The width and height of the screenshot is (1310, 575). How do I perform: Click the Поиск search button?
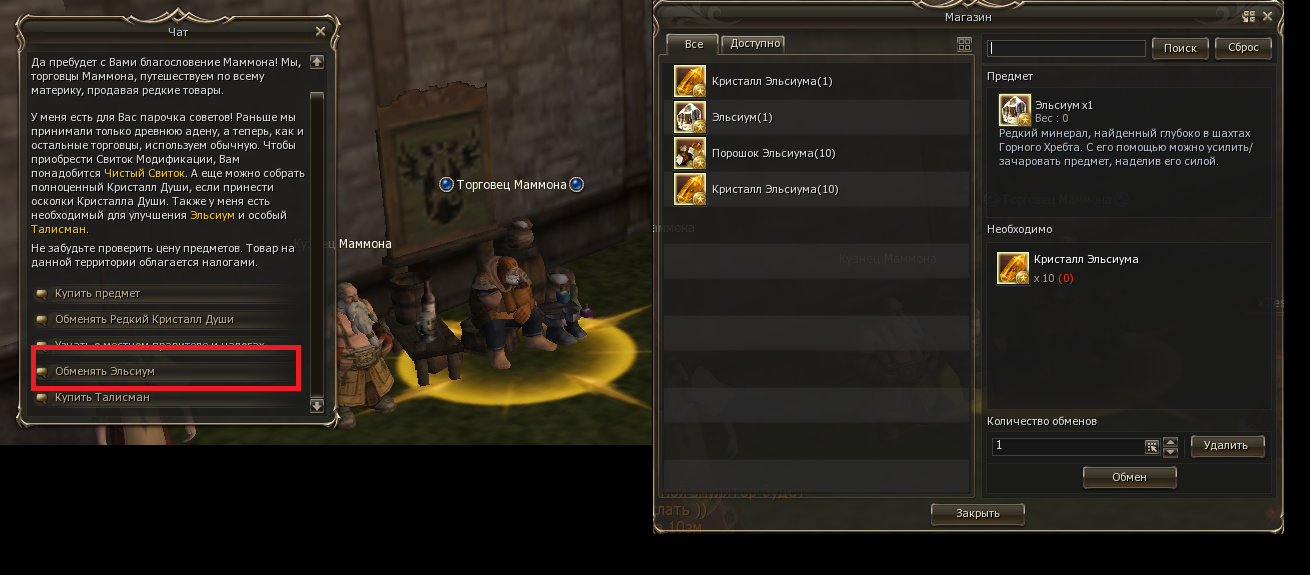pyautogui.click(x=1180, y=48)
